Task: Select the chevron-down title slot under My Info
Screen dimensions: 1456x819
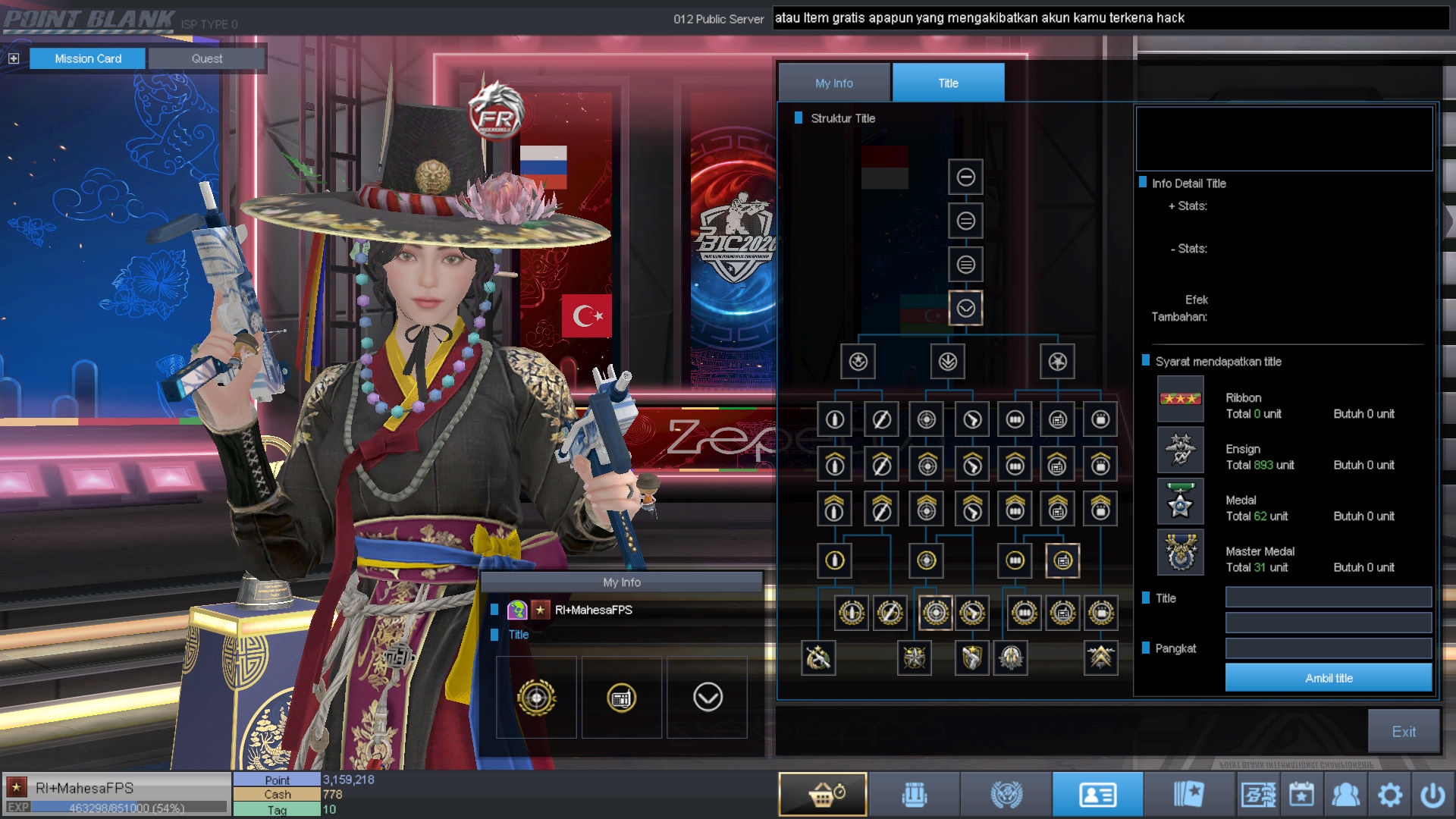Action: [707, 697]
